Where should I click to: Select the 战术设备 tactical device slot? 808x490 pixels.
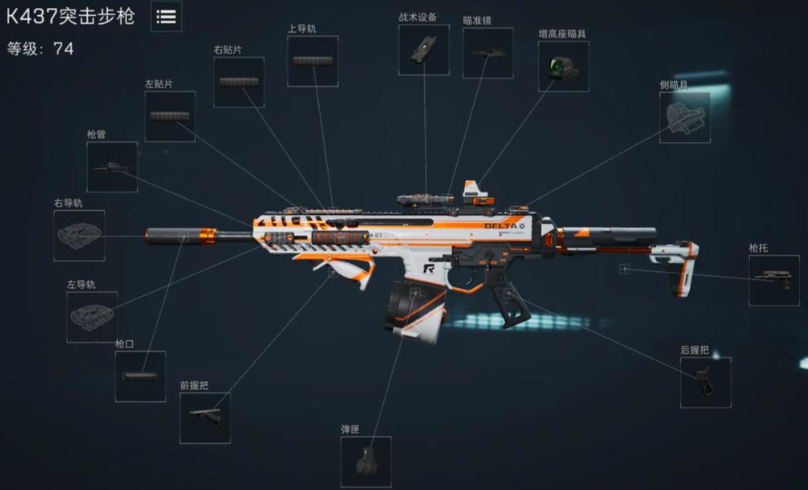[424, 49]
